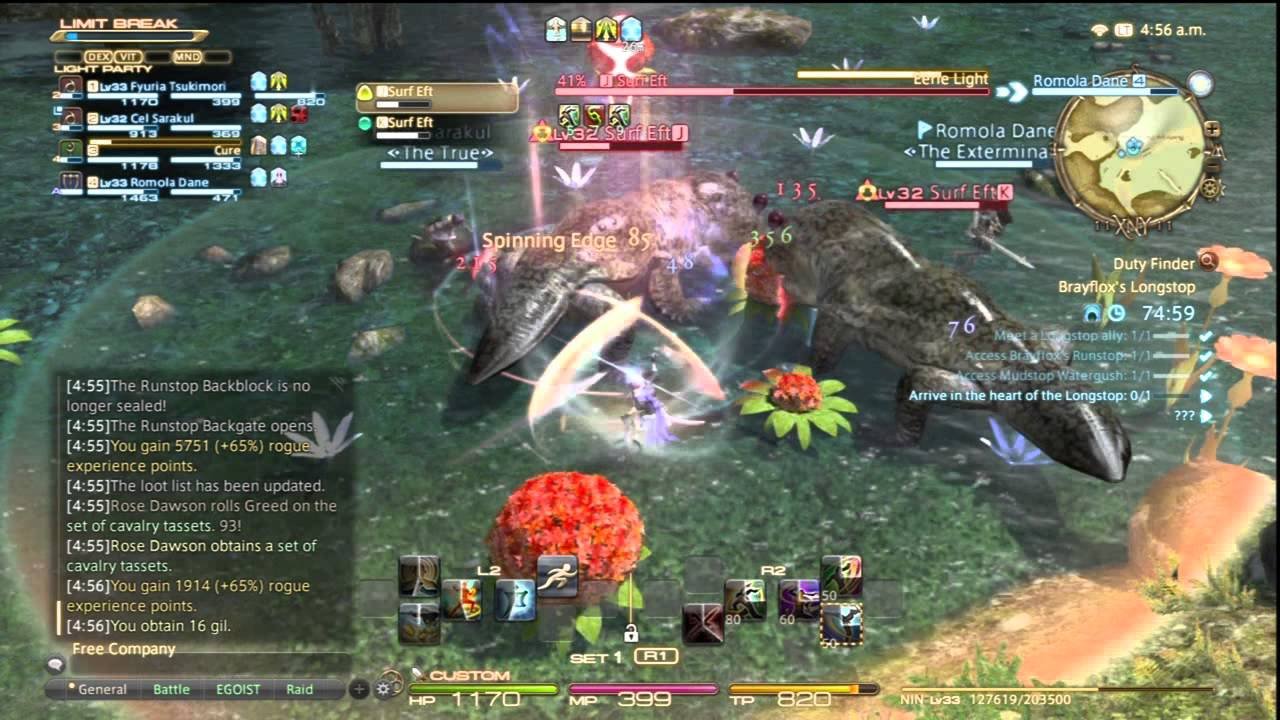Click the checkmark beside Meet a Longstop ally
Image resolution: width=1280 pixels, height=720 pixels.
click(x=1205, y=336)
